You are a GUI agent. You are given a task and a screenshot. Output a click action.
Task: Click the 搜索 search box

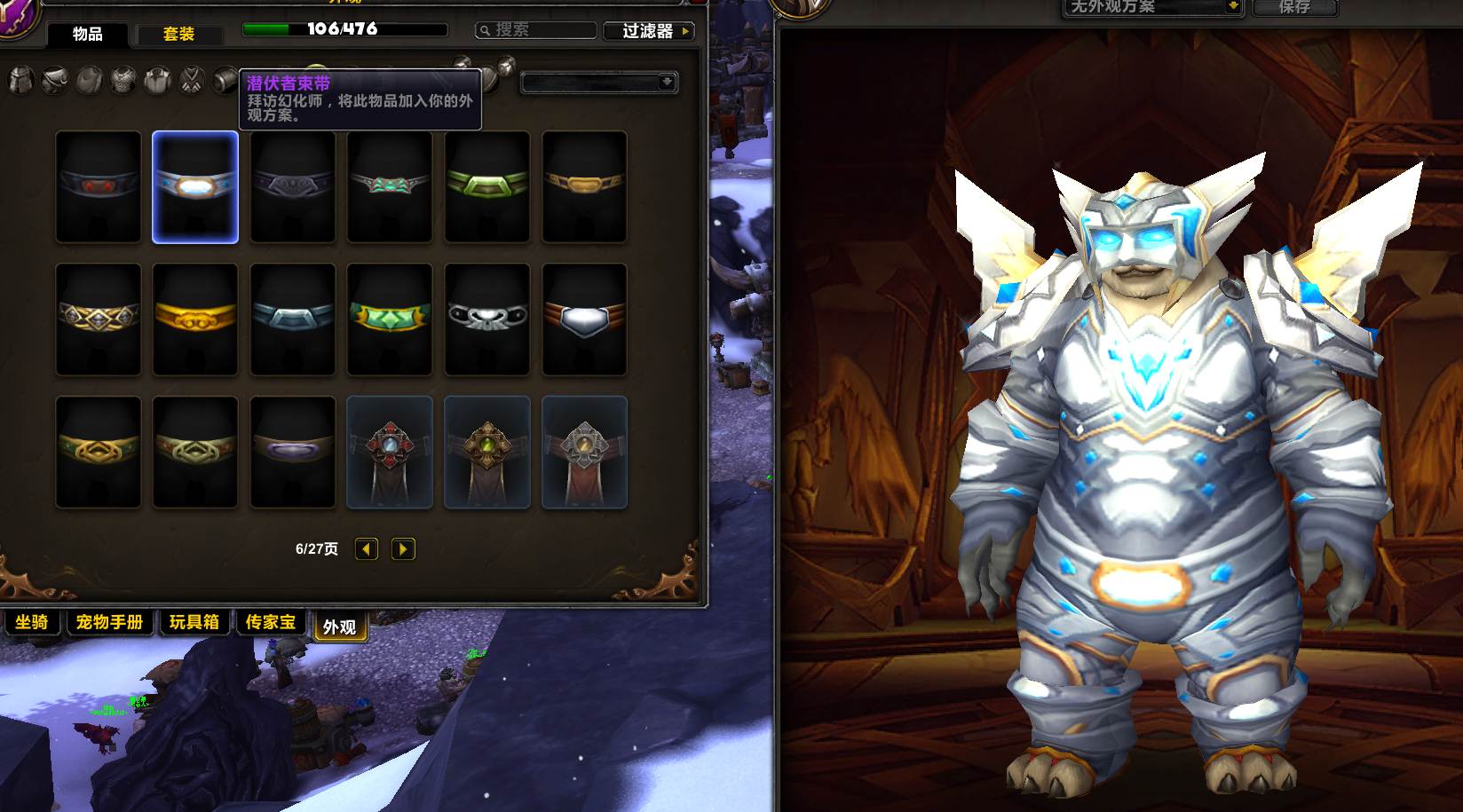coord(536,30)
